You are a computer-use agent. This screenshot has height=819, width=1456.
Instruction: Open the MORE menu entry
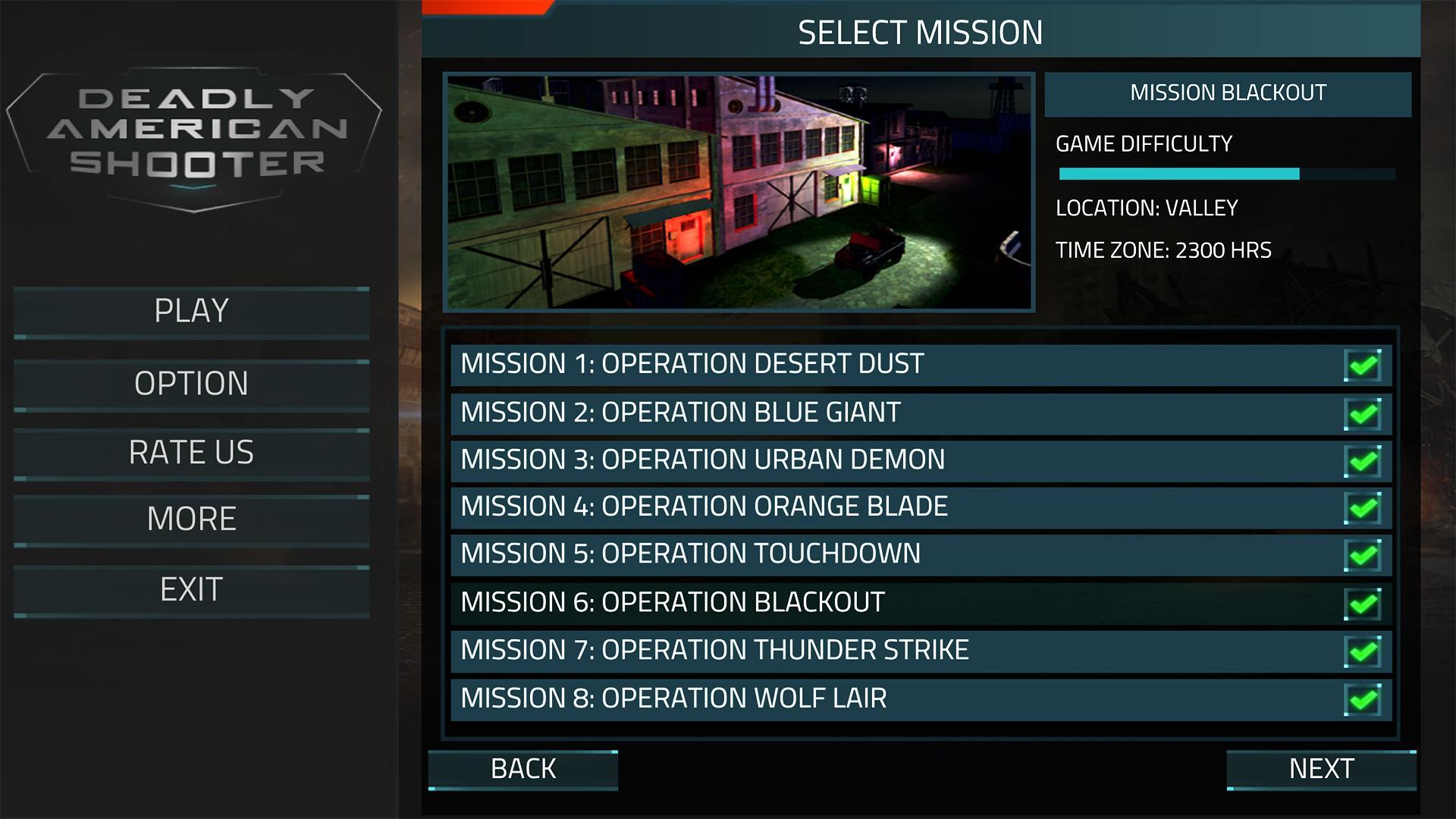(x=191, y=519)
